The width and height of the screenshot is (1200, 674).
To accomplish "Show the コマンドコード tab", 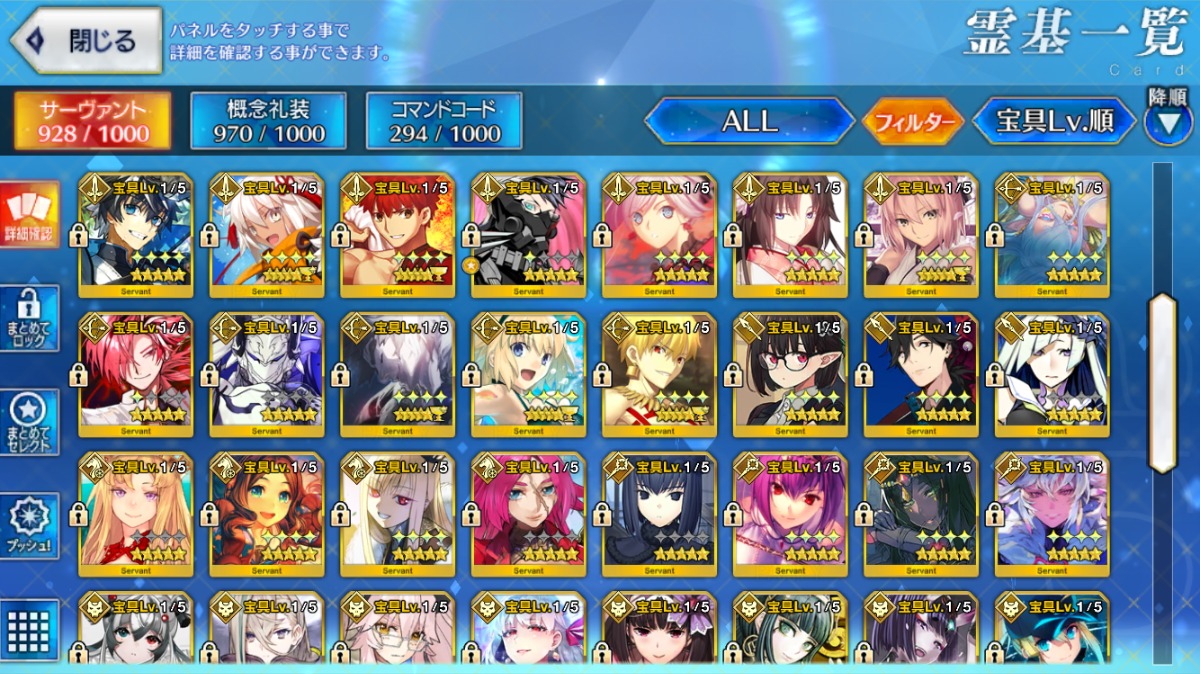I will [444, 121].
